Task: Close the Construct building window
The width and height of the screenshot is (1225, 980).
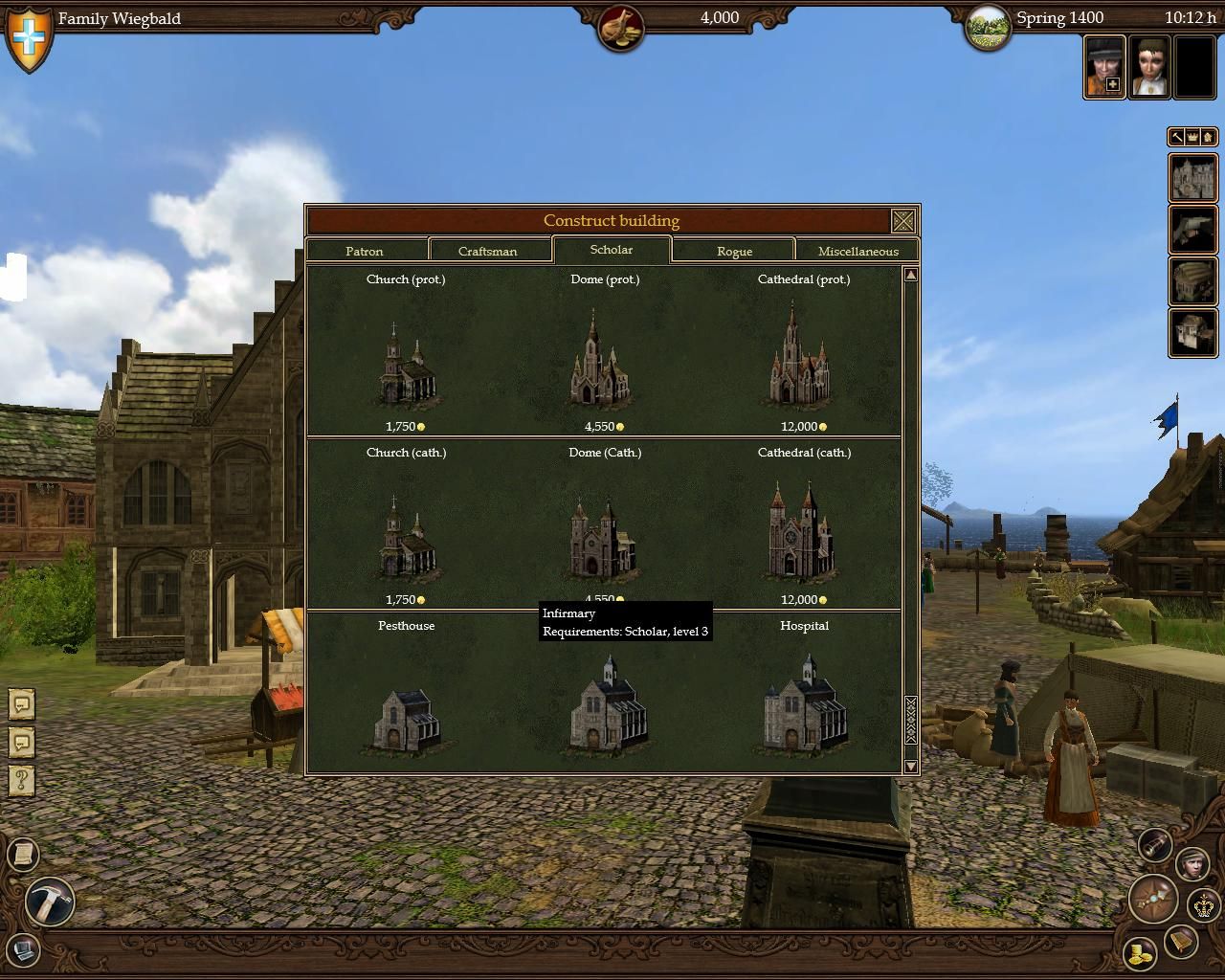Action: pos(902,221)
